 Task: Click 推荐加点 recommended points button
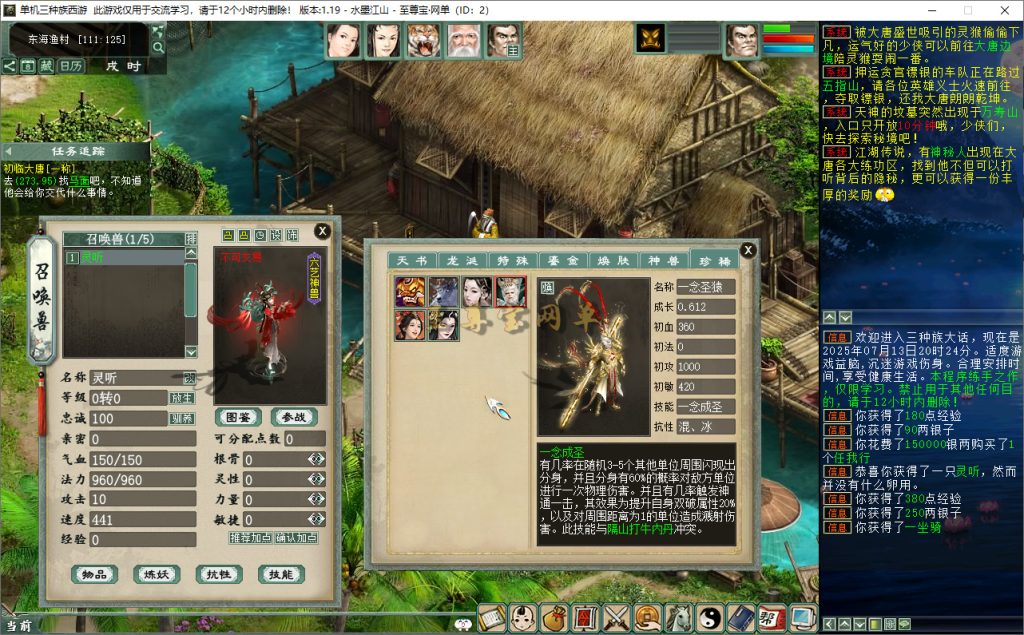tap(251, 538)
